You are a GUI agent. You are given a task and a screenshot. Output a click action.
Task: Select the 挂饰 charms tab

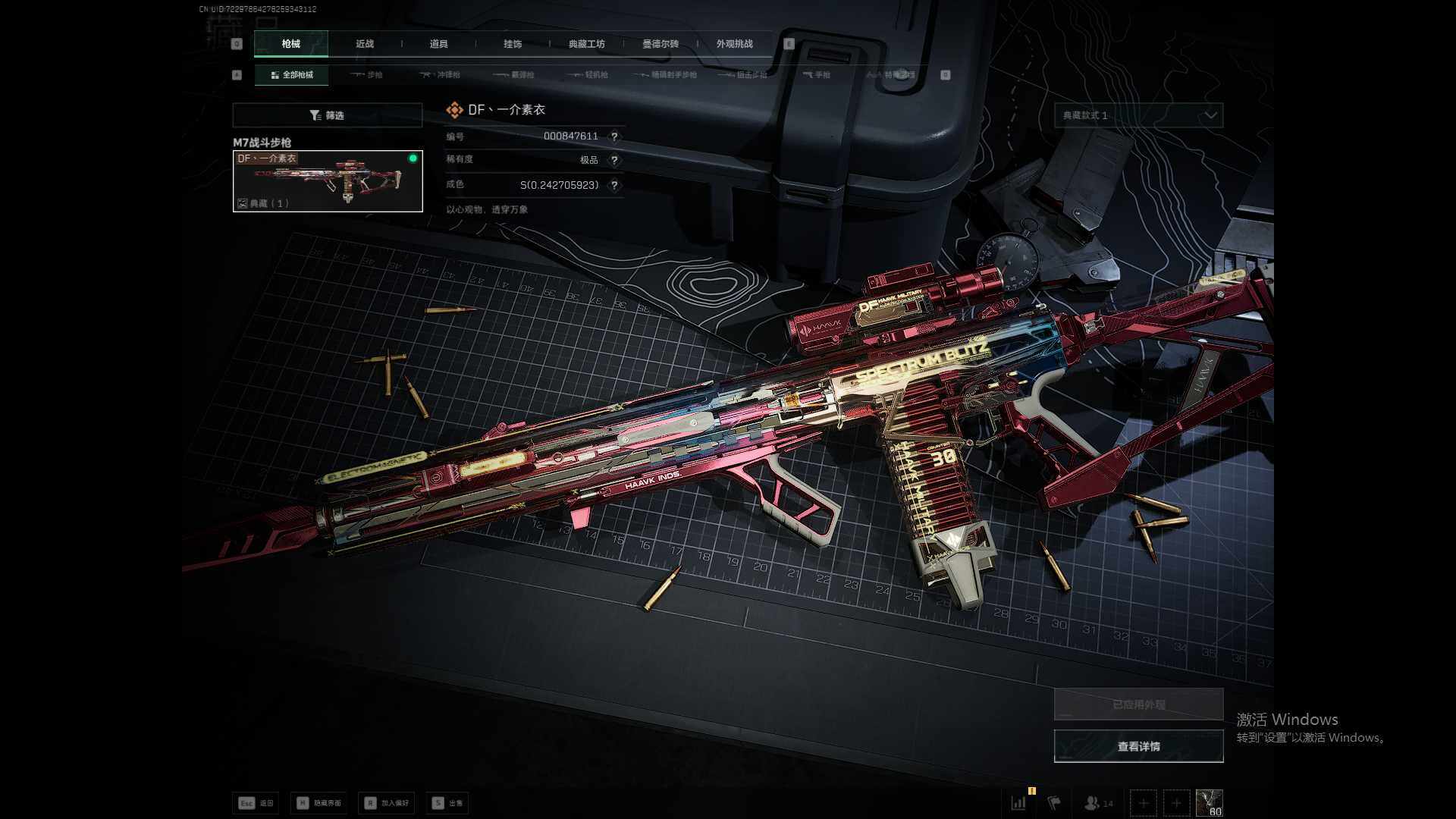[x=513, y=44]
